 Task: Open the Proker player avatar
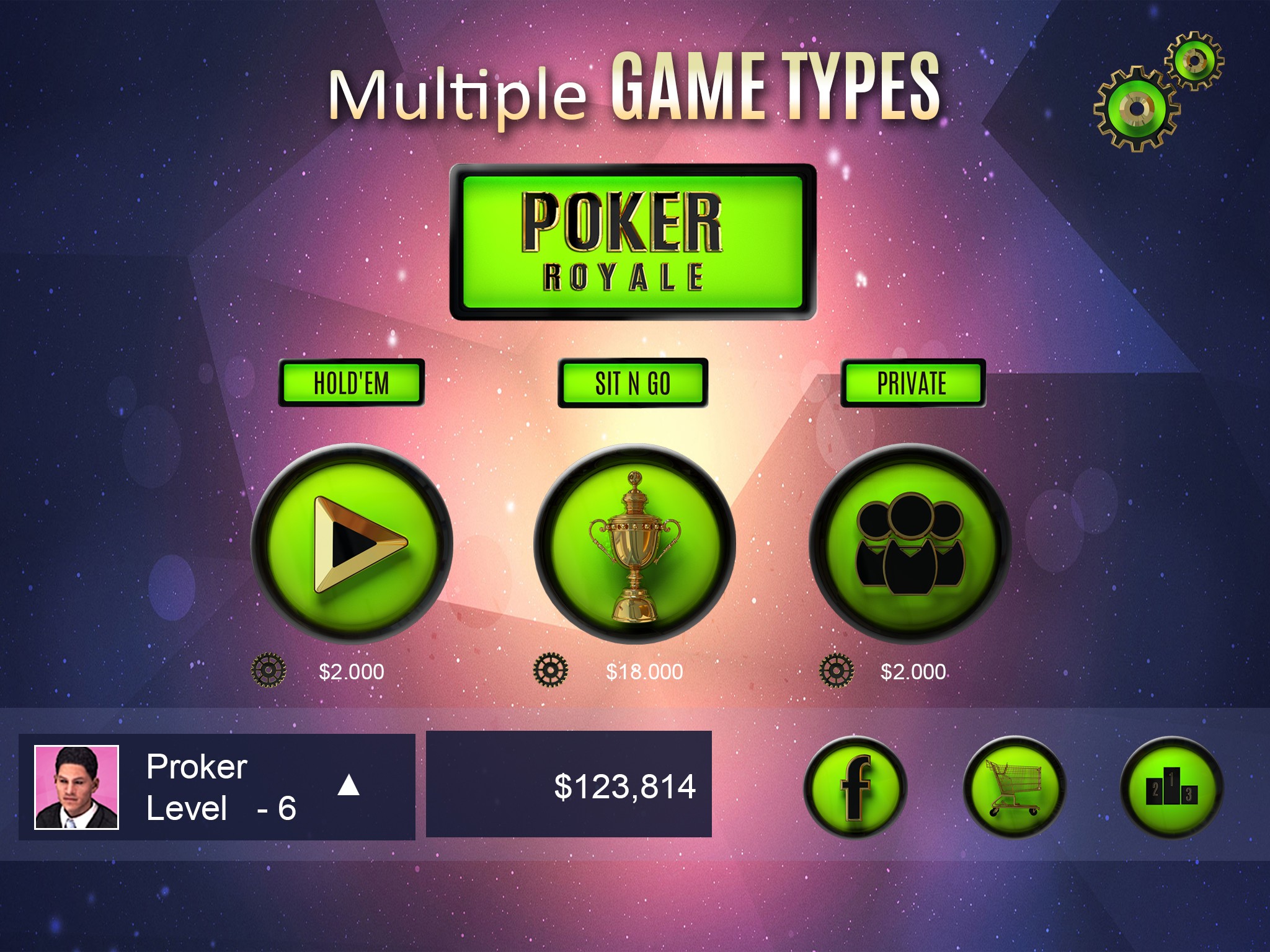[76, 787]
